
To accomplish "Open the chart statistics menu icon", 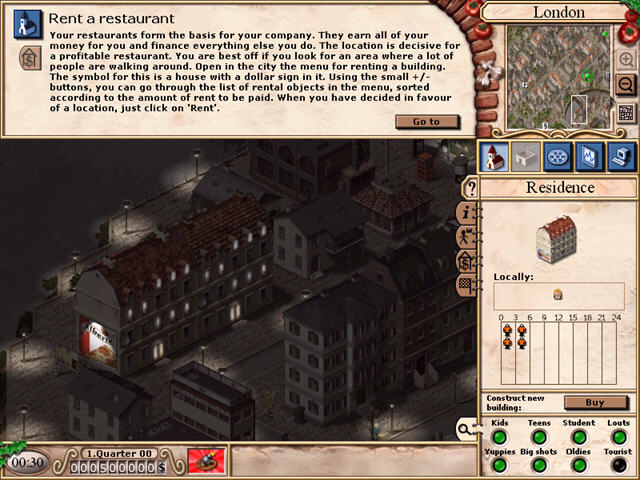I will [x=589, y=156].
